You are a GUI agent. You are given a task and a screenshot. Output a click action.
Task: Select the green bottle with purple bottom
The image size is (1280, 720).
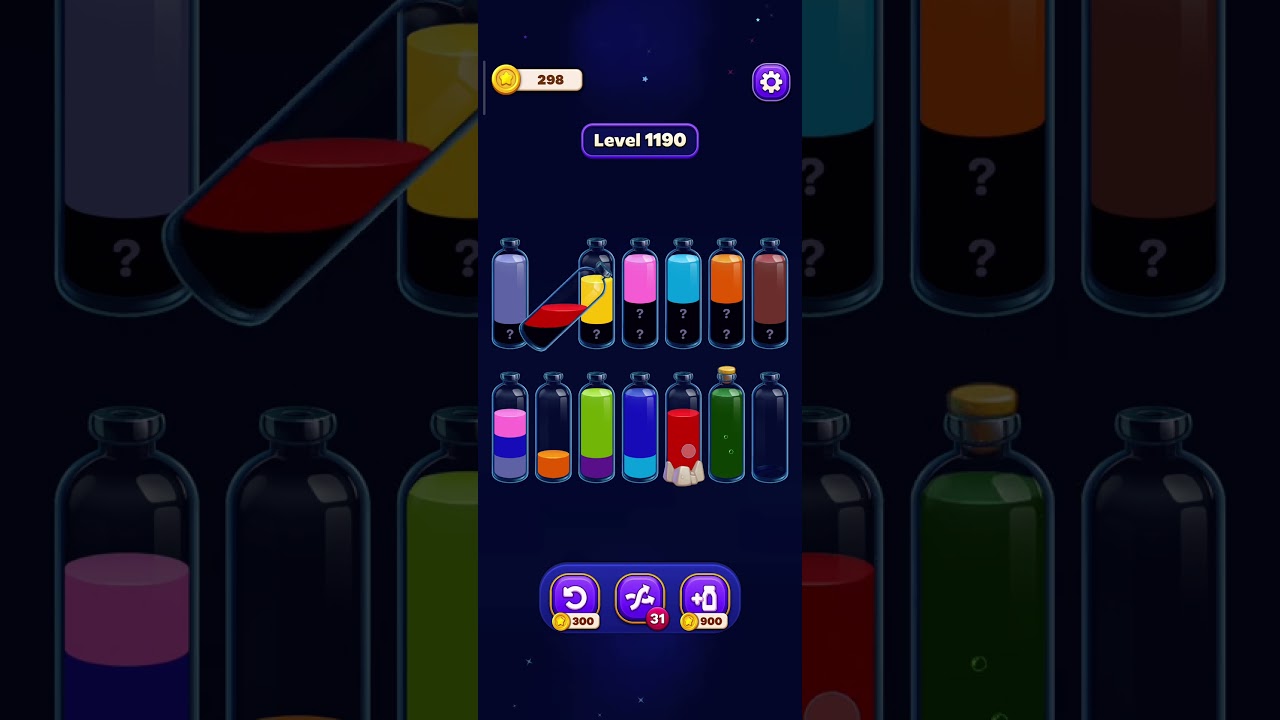pos(596,430)
